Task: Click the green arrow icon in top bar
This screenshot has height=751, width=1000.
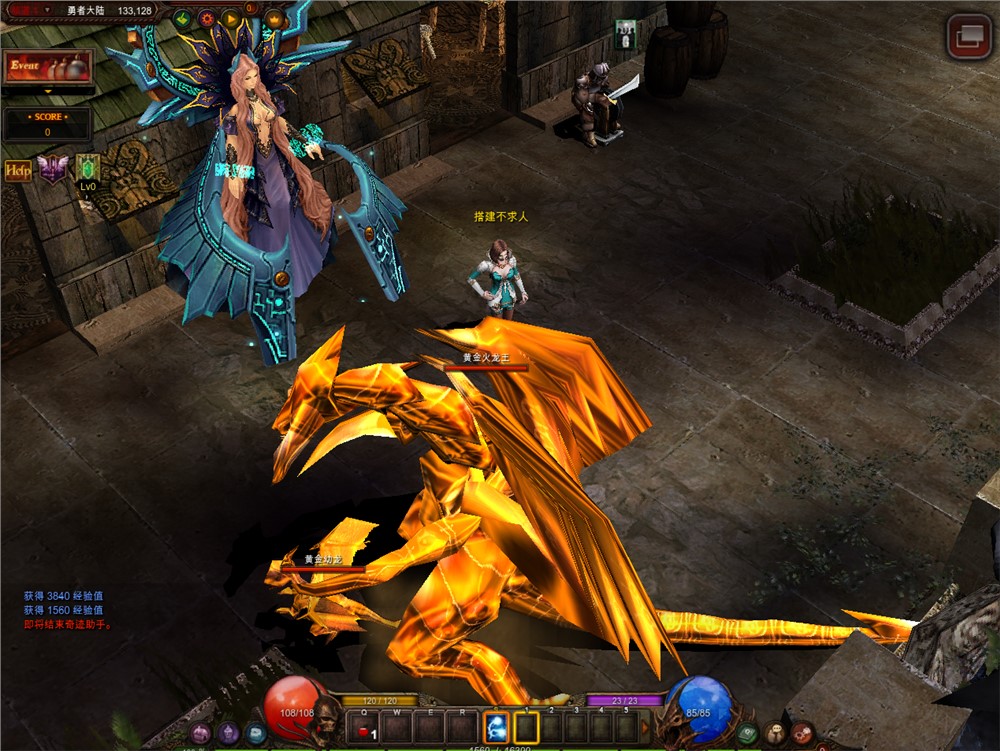Action: tap(182, 19)
